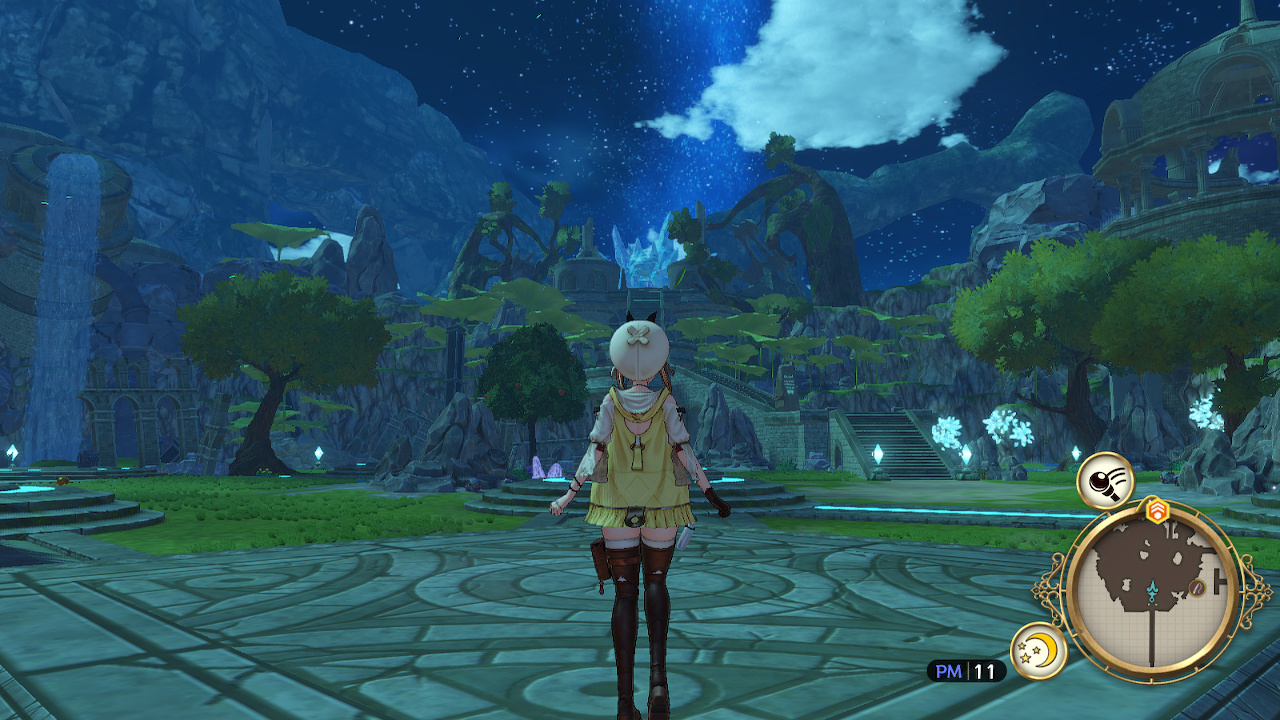Click the orange quest marker above the minimap
The height and width of the screenshot is (720, 1280).
(1157, 509)
